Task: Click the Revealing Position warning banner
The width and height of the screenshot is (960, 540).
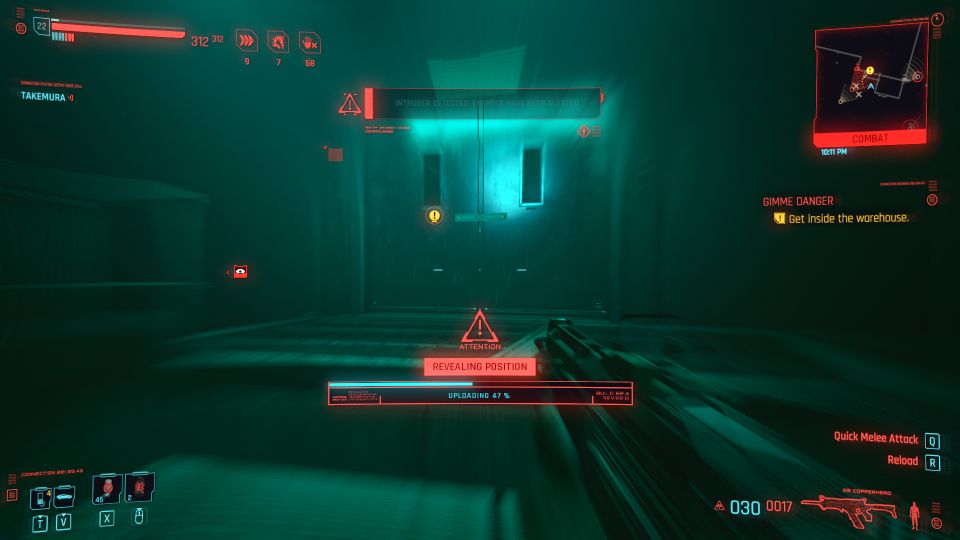Action: coord(480,367)
